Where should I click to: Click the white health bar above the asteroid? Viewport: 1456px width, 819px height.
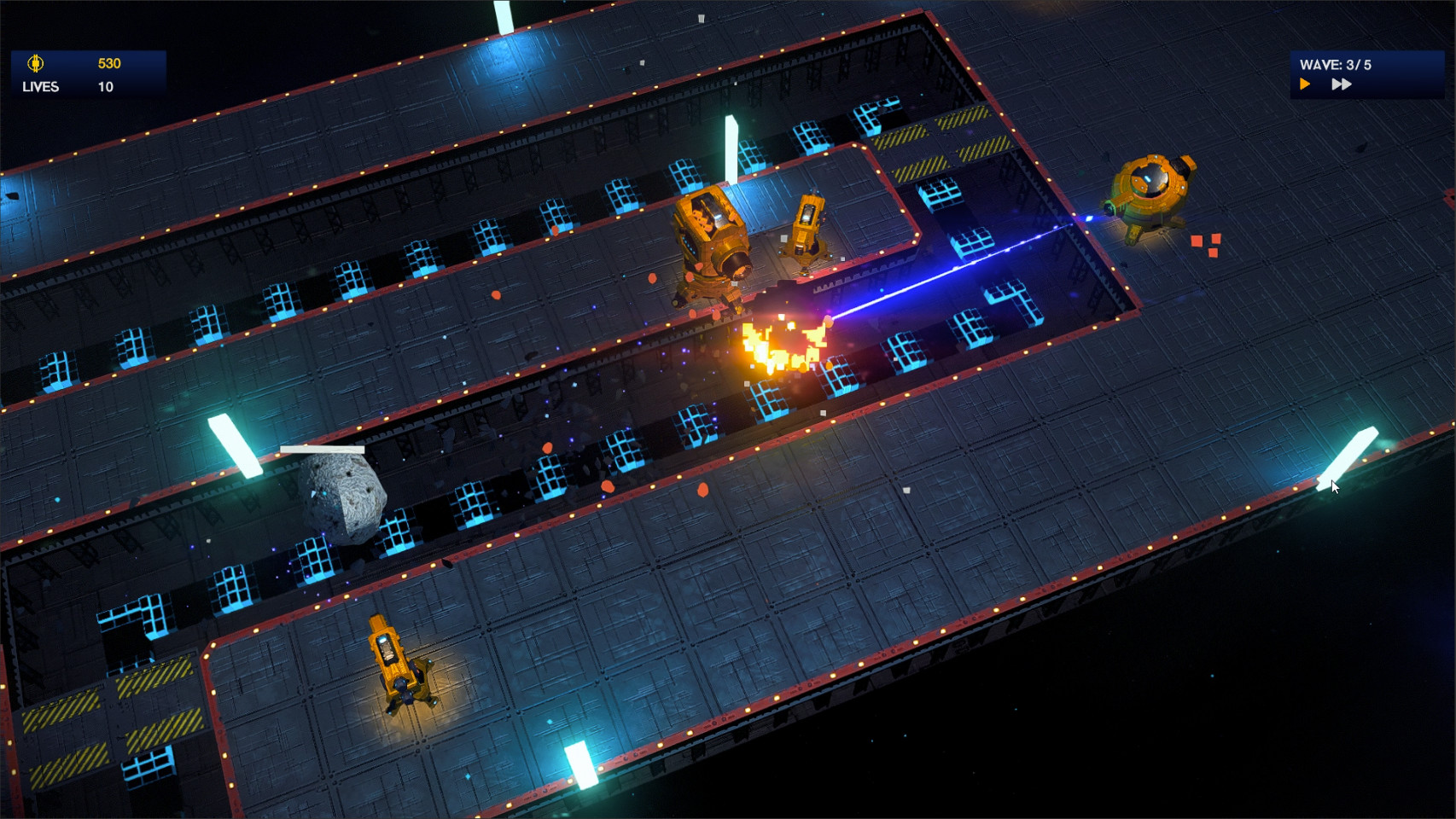pyautogui.click(x=322, y=450)
